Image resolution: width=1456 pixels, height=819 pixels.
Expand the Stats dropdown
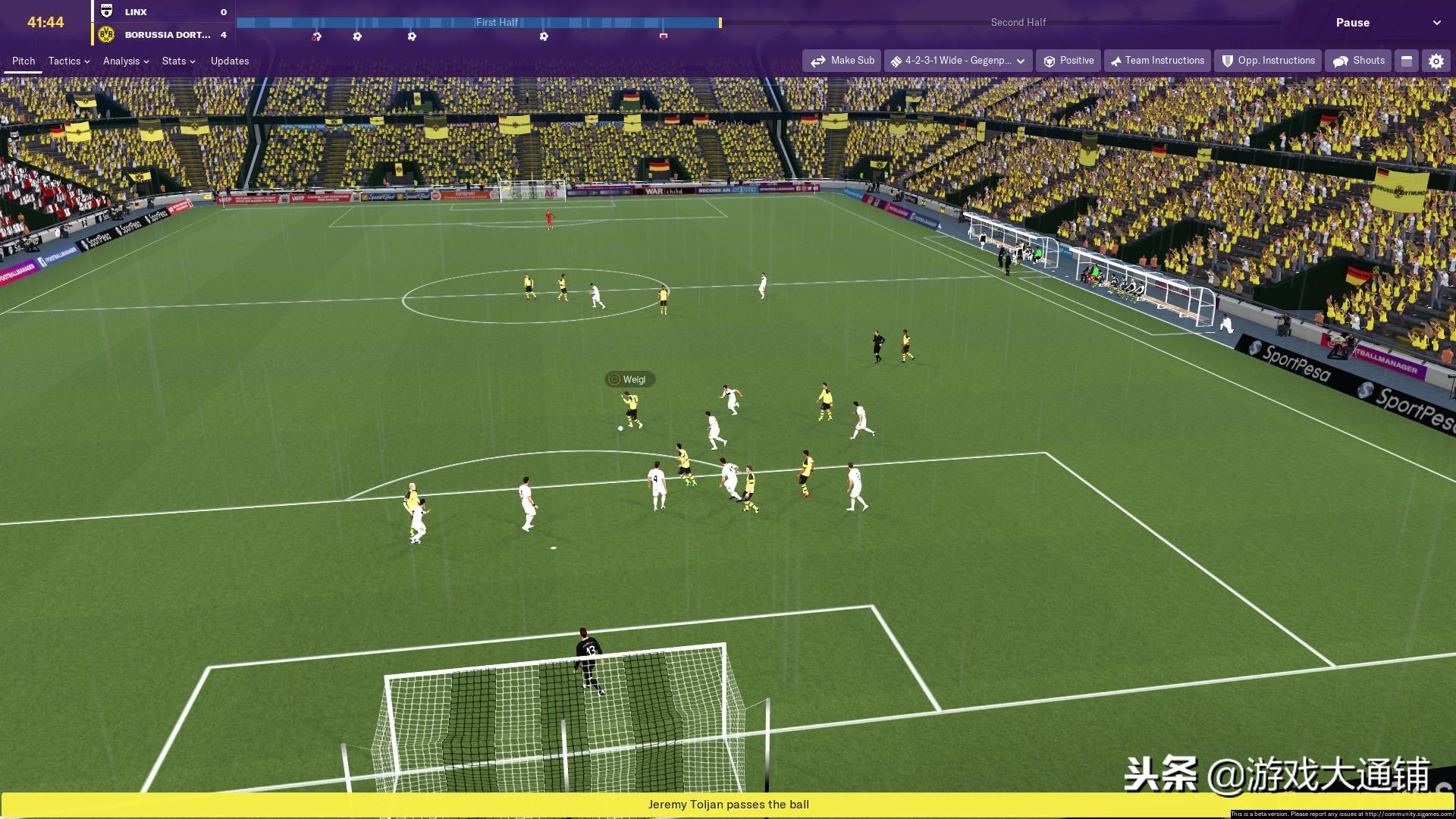(177, 61)
